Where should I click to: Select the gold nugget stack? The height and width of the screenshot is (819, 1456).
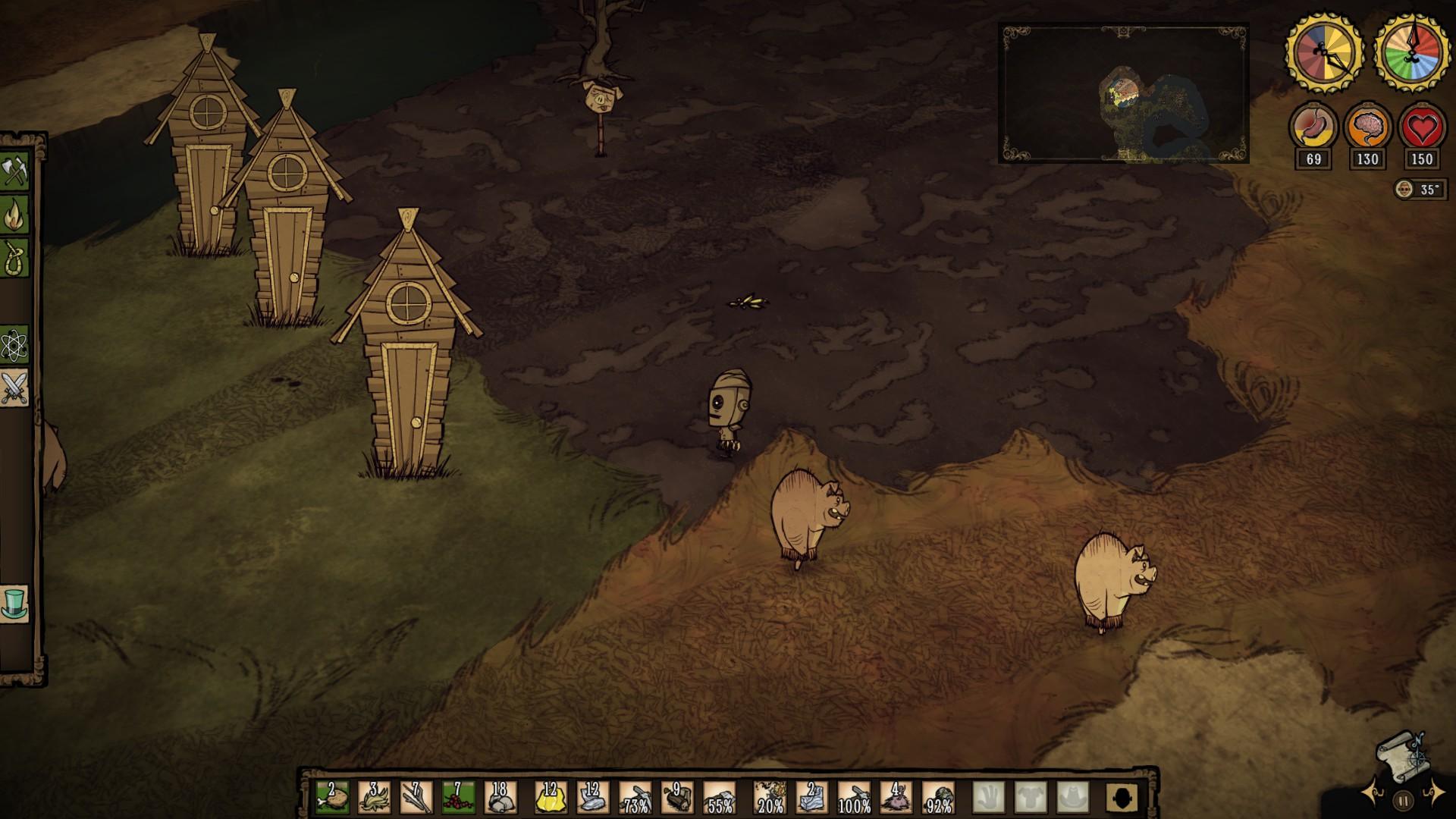coord(551,798)
